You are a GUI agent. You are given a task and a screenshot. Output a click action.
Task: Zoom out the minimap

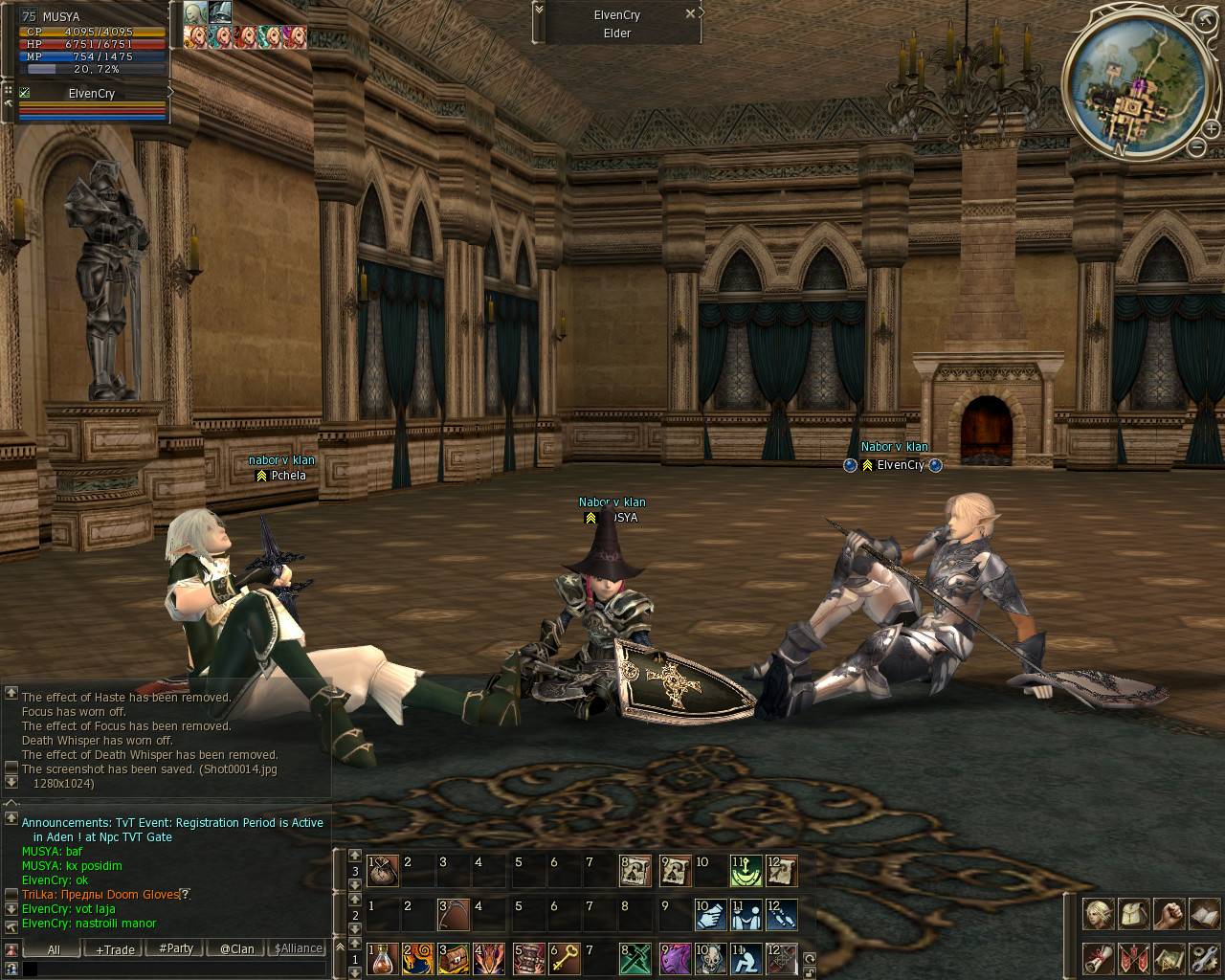tap(1196, 147)
